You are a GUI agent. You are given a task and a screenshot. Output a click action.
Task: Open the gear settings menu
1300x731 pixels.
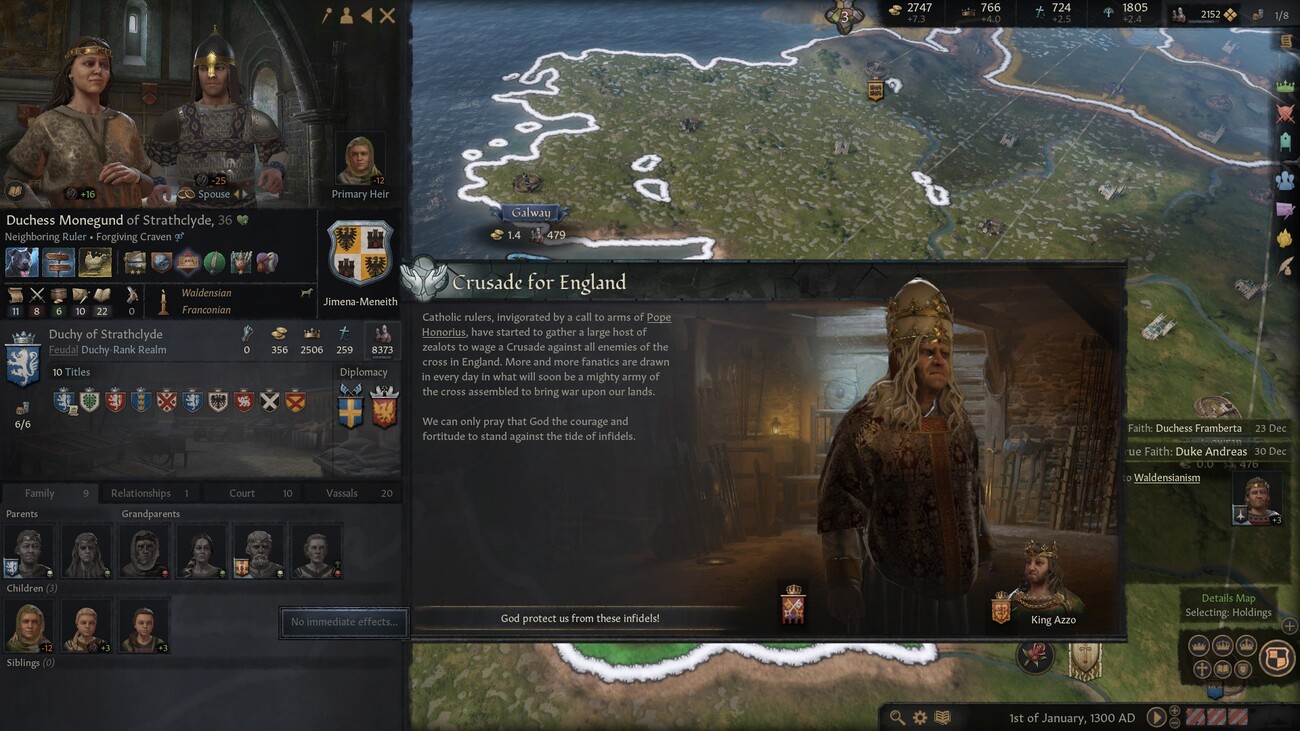pos(919,717)
